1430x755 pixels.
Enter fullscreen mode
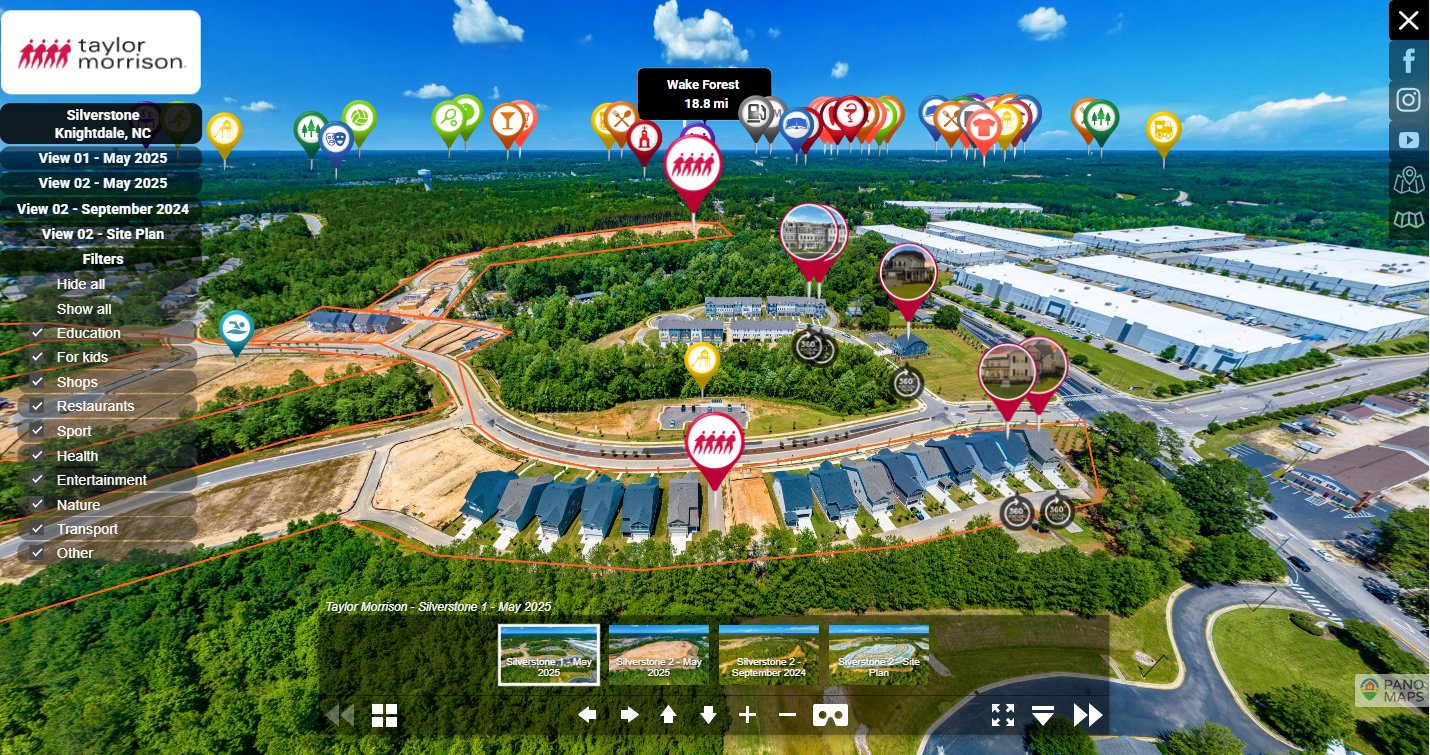pyautogui.click(x=1002, y=714)
